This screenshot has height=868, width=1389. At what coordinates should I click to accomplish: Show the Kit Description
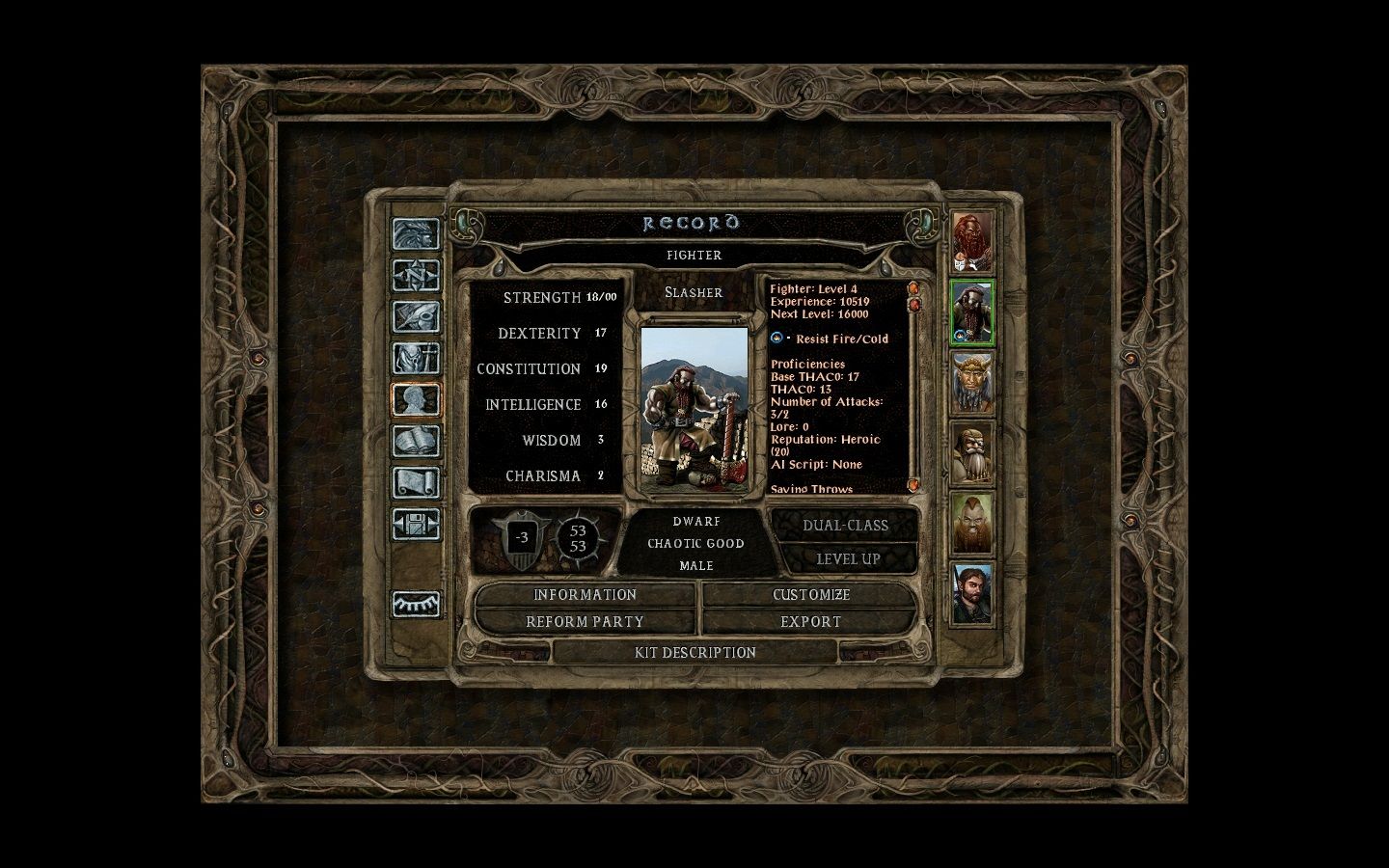pyautogui.click(x=694, y=653)
